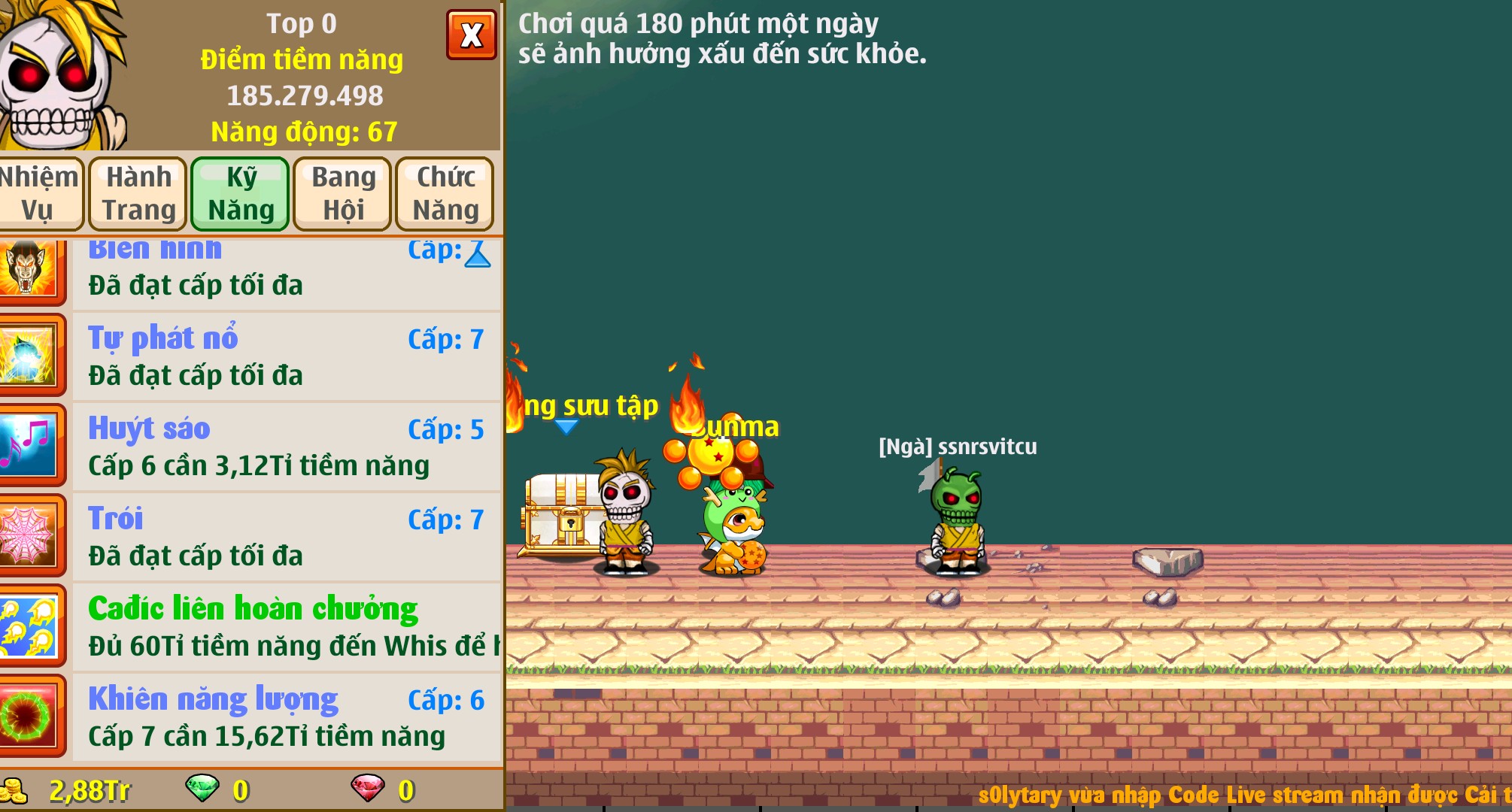Open the Hành Trang tab

tap(137, 193)
